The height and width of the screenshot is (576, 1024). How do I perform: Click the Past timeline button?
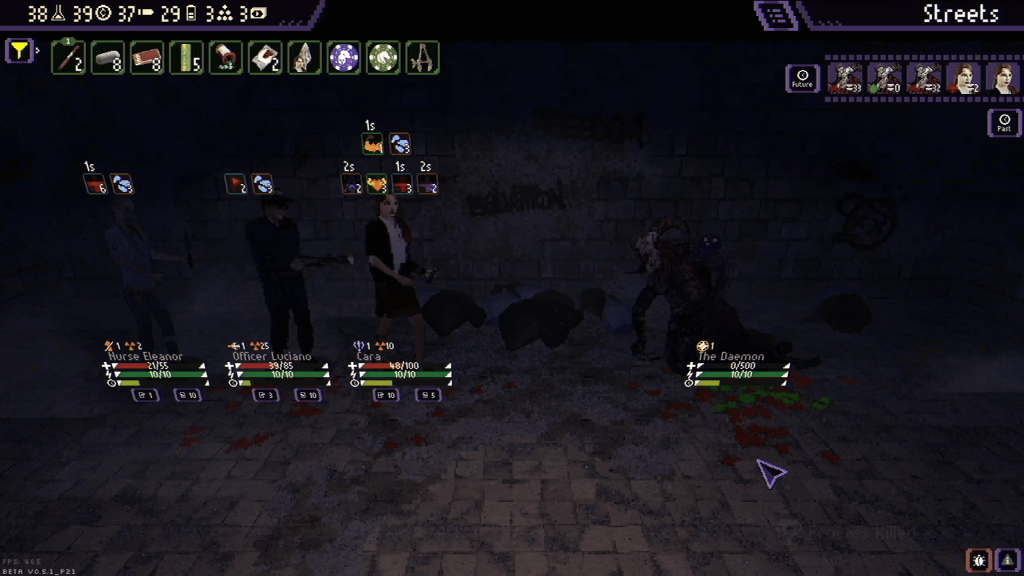[1004, 123]
